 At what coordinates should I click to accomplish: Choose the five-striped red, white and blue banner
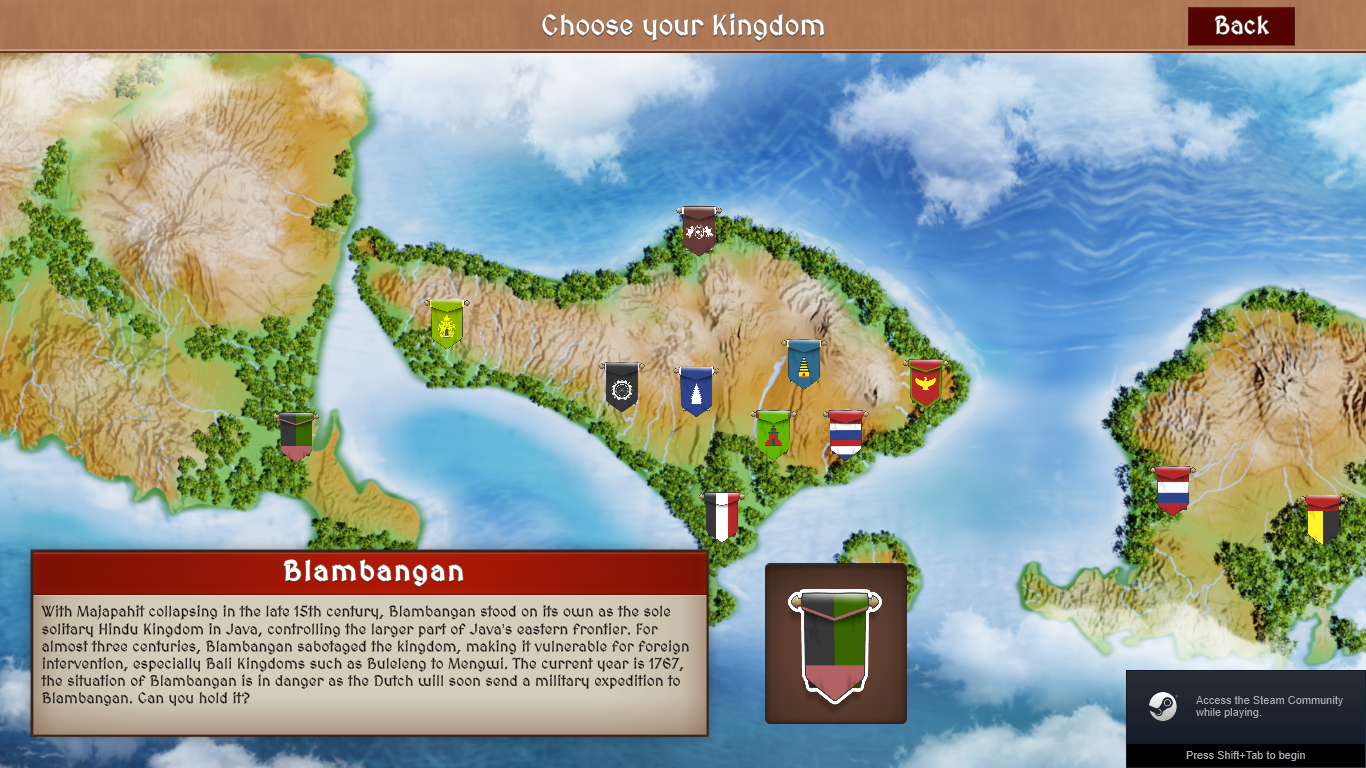(845, 434)
